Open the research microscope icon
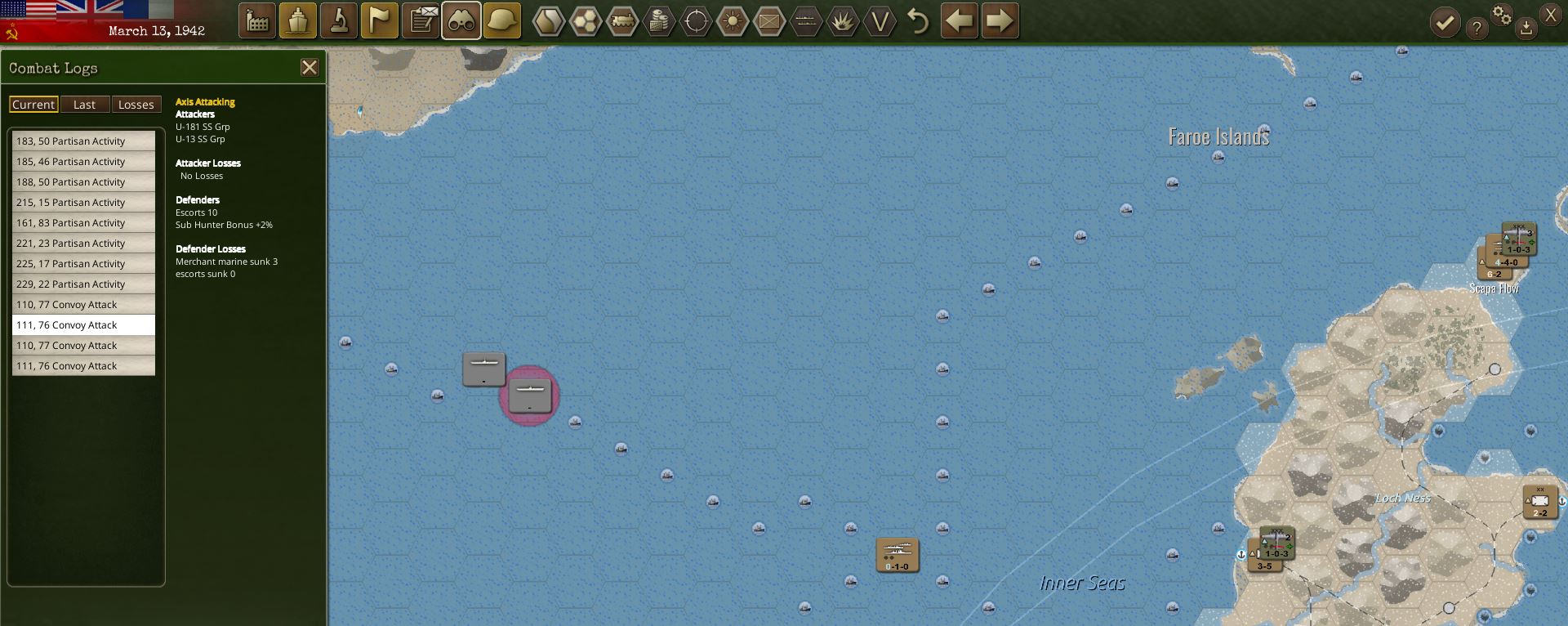Viewport: 1568px width, 626px height. (x=338, y=20)
